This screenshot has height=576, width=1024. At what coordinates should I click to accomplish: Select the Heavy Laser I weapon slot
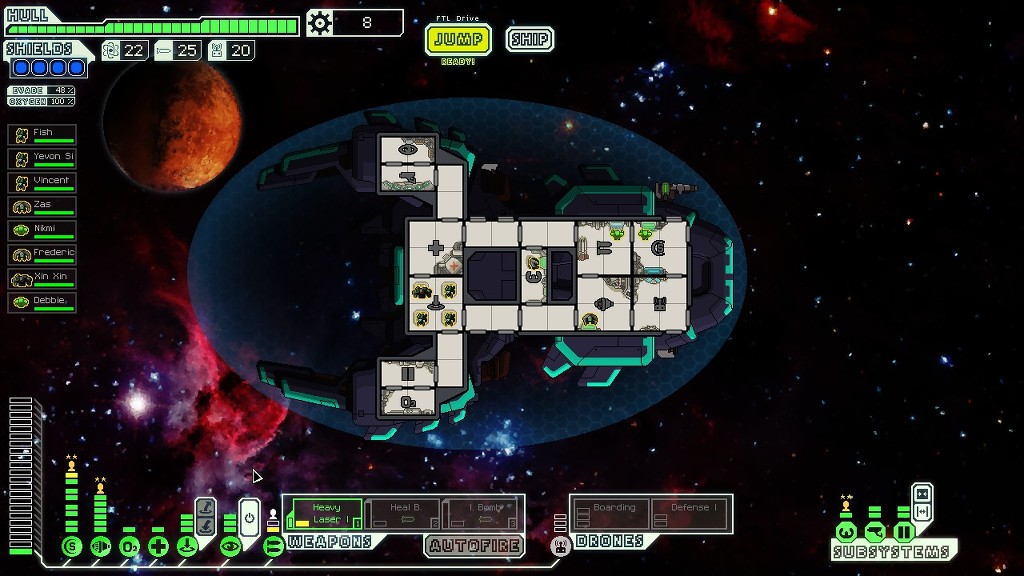coord(325,514)
